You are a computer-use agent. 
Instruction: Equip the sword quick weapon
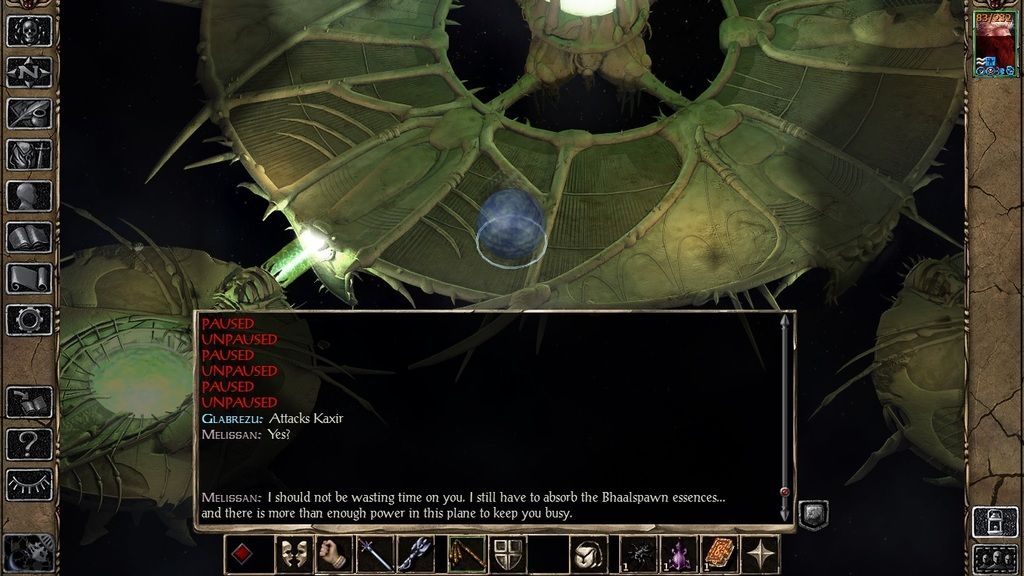tap(376, 554)
